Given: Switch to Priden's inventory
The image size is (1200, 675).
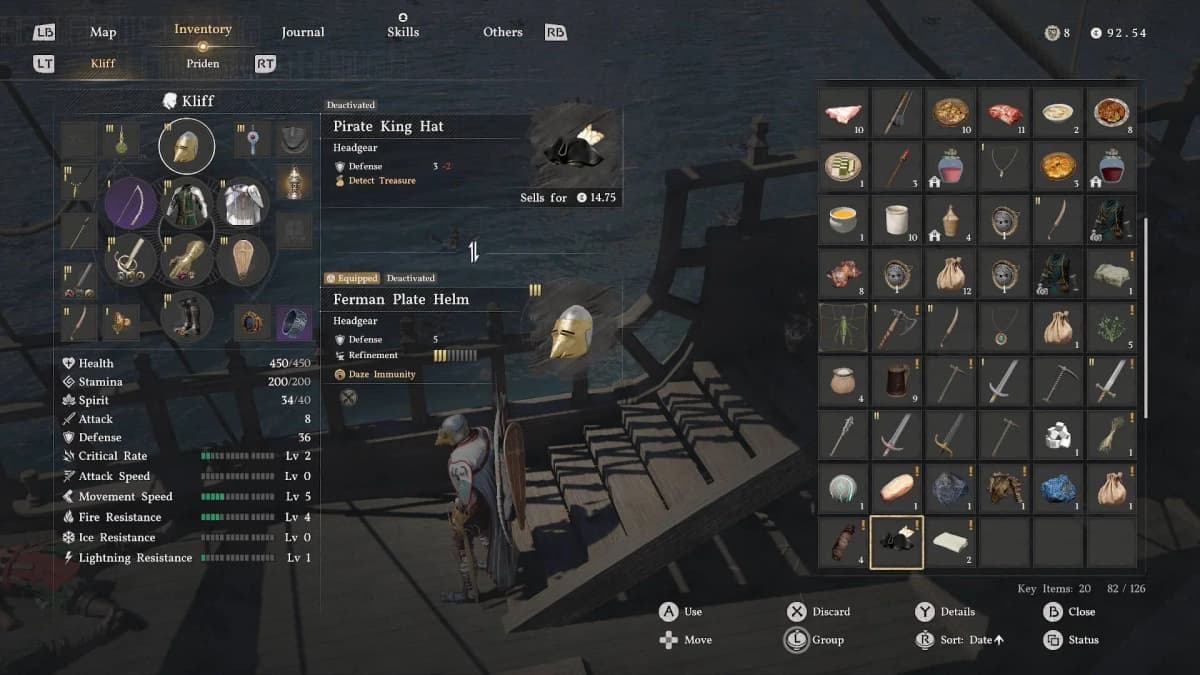Looking at the screenshot, I should (202, 63).
